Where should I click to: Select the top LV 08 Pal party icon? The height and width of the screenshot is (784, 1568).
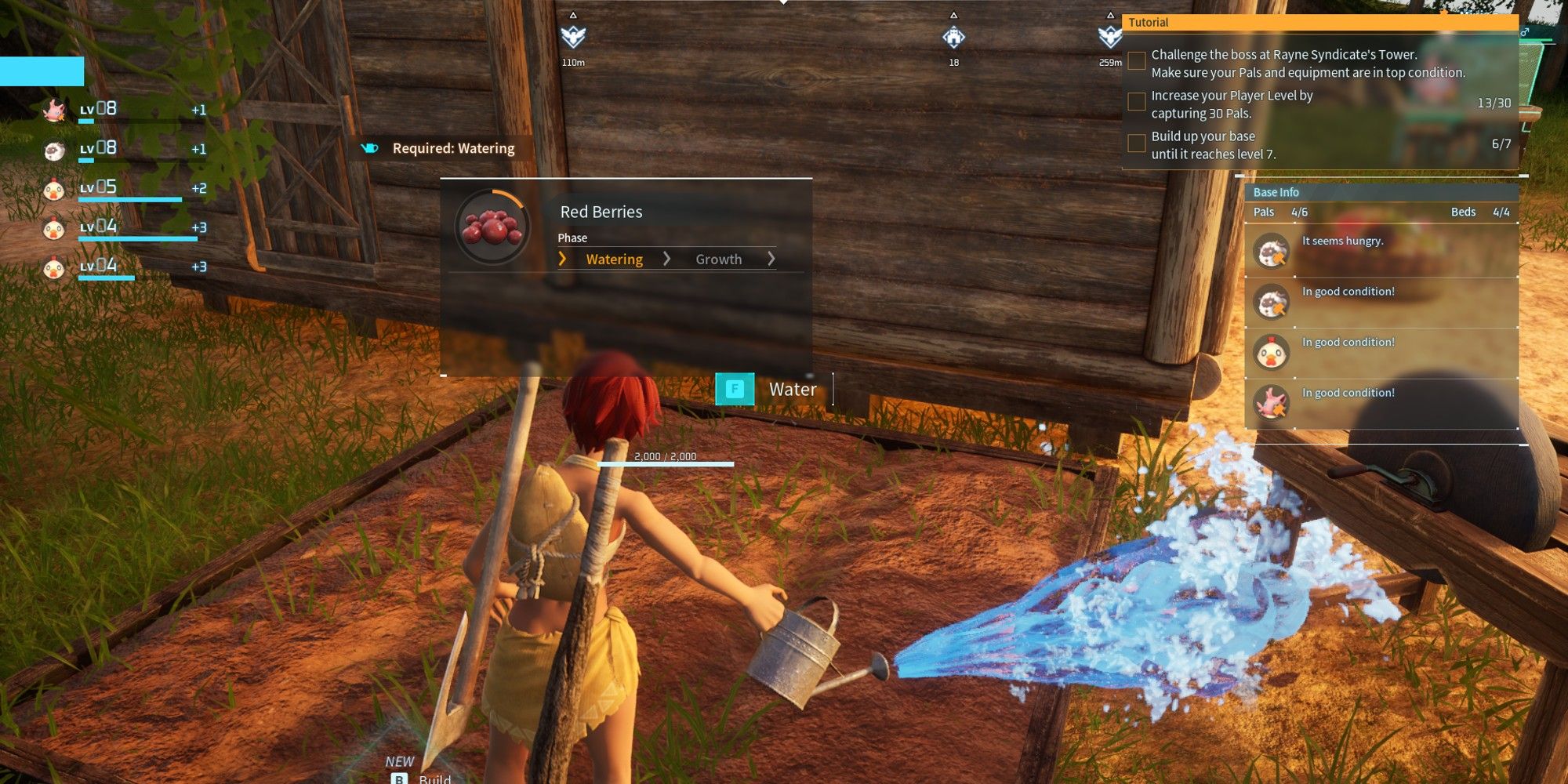pos(55,110)
